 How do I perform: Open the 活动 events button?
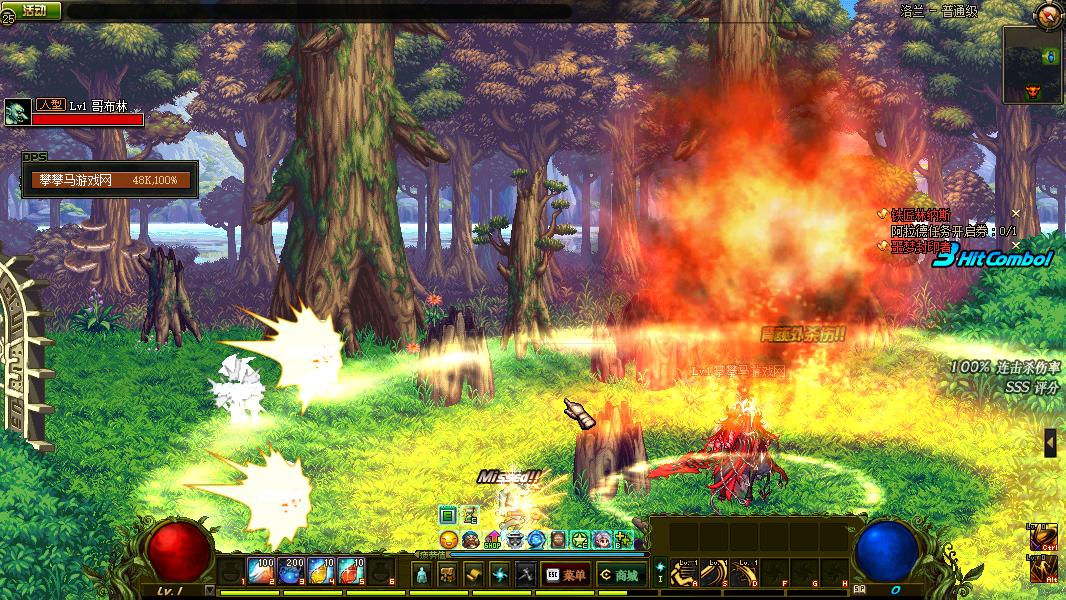35,10
